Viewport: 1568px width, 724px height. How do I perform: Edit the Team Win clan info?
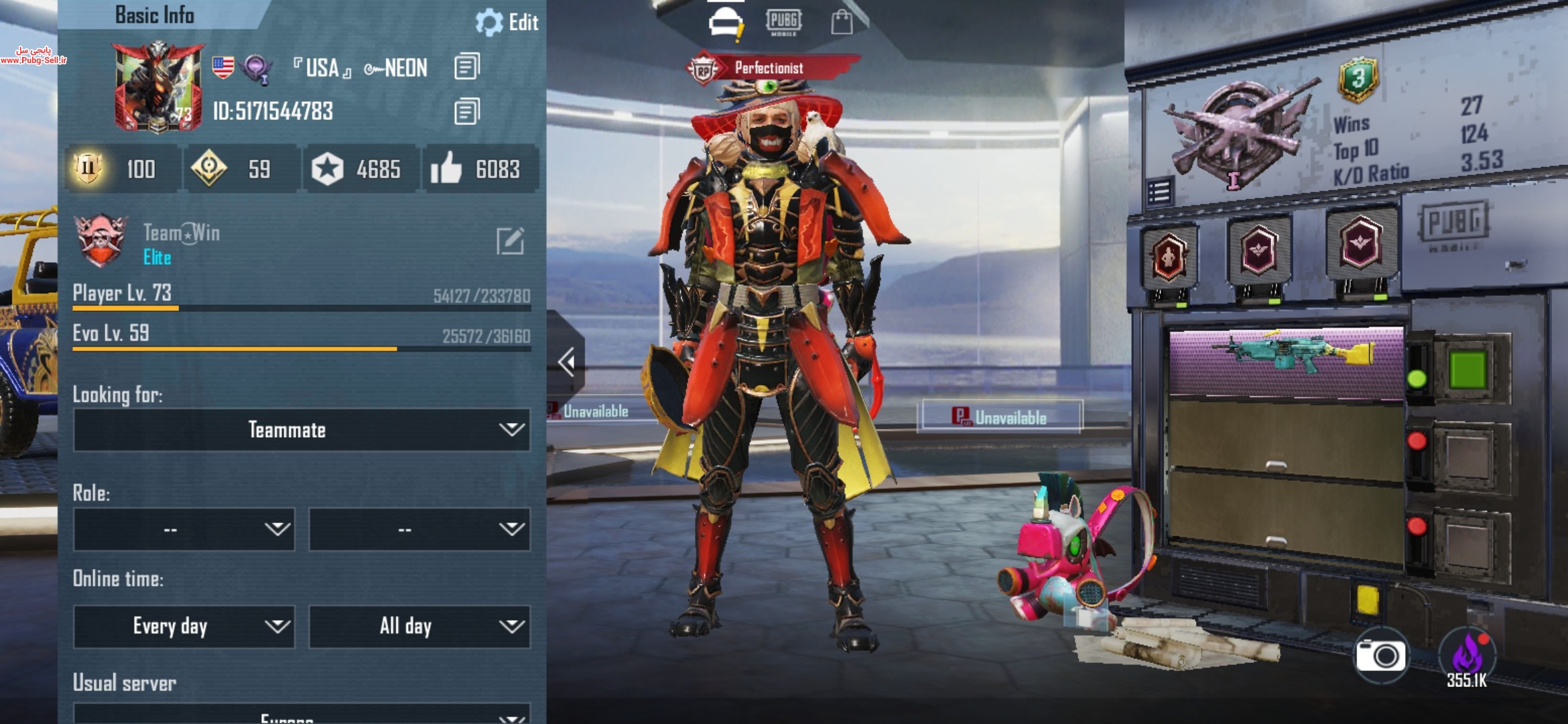[510, 241]
